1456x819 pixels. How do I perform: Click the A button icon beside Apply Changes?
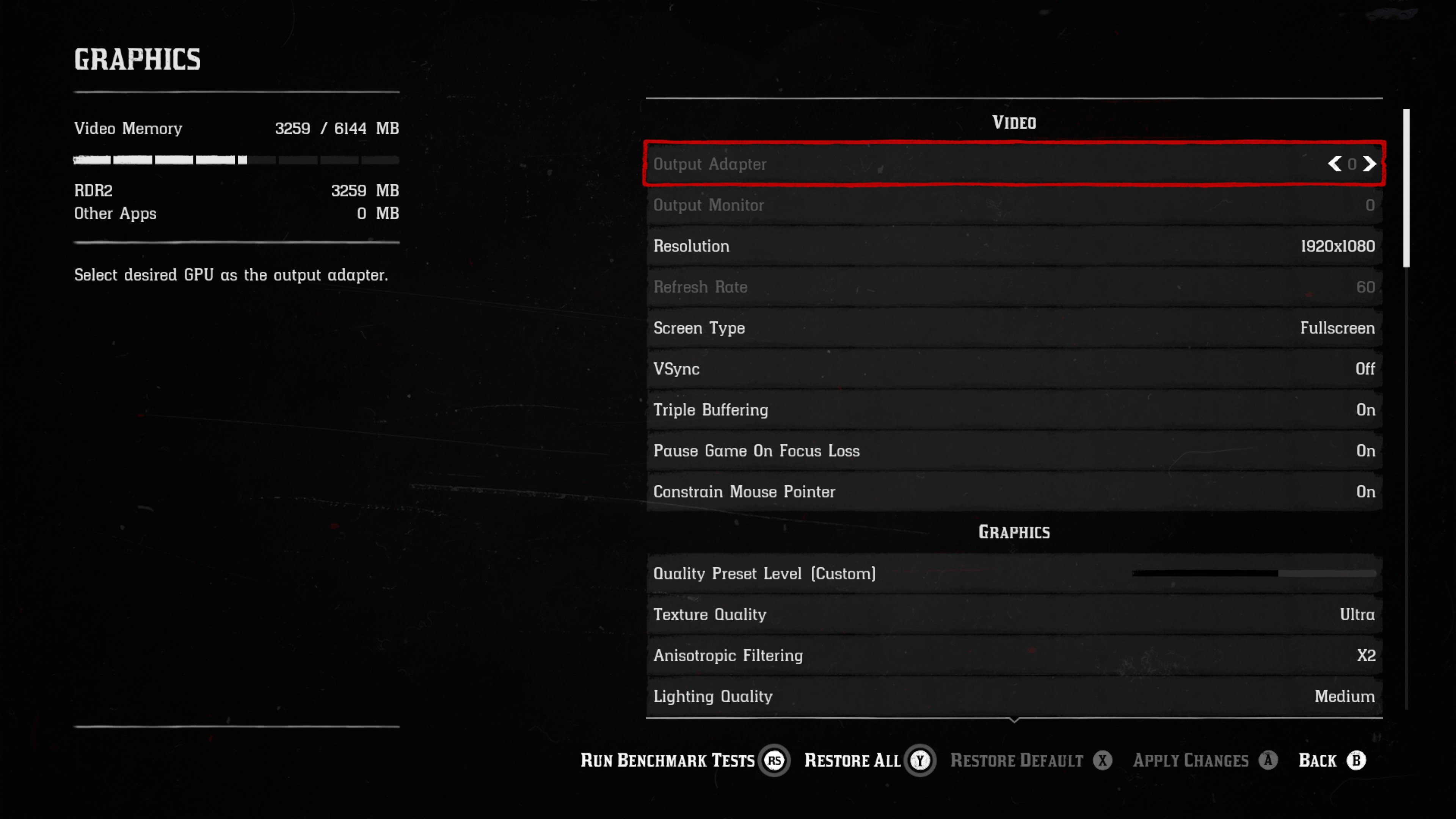coord(1269,760)
